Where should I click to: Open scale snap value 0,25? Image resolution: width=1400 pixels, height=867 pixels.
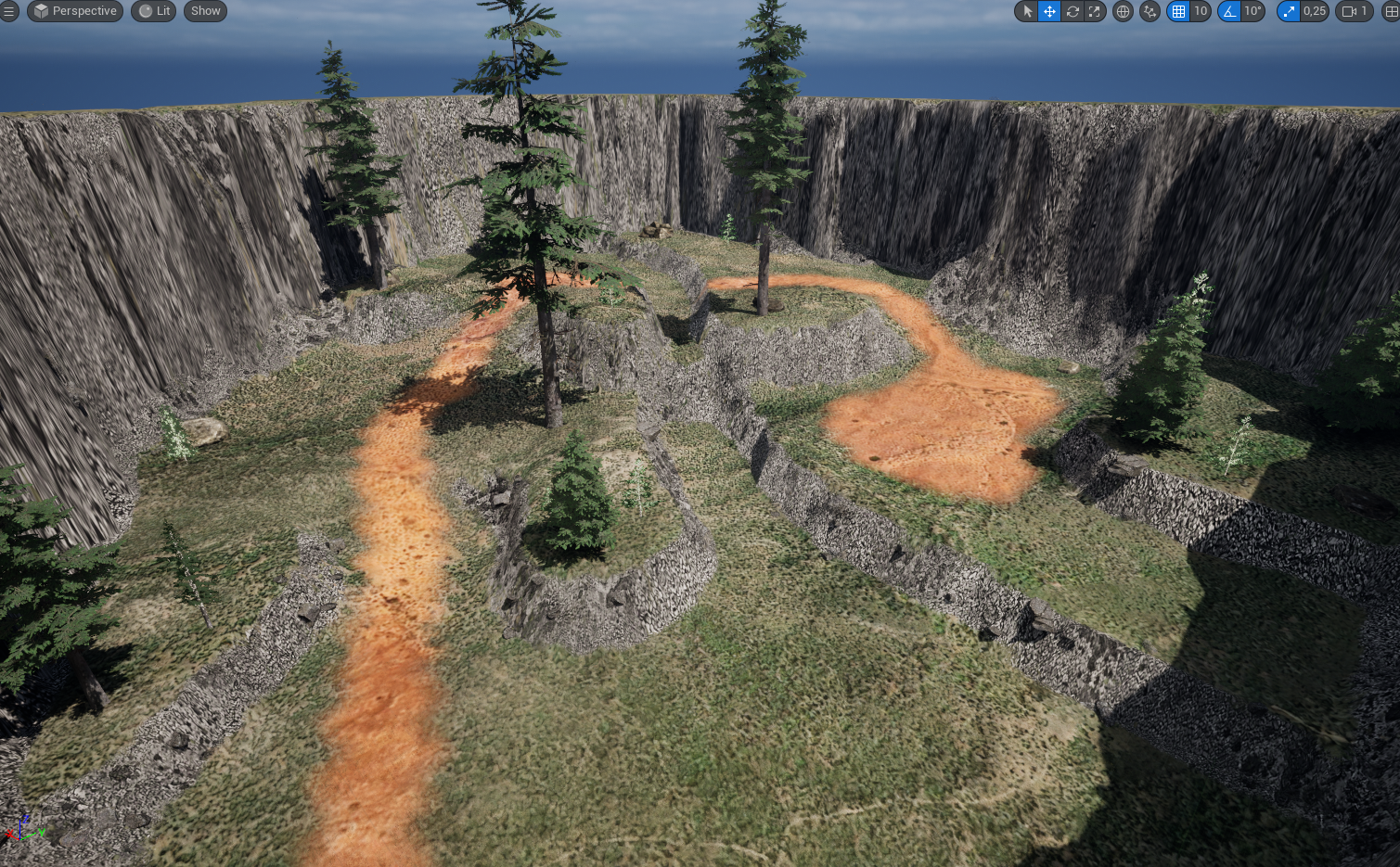[x=1314, y=11]
